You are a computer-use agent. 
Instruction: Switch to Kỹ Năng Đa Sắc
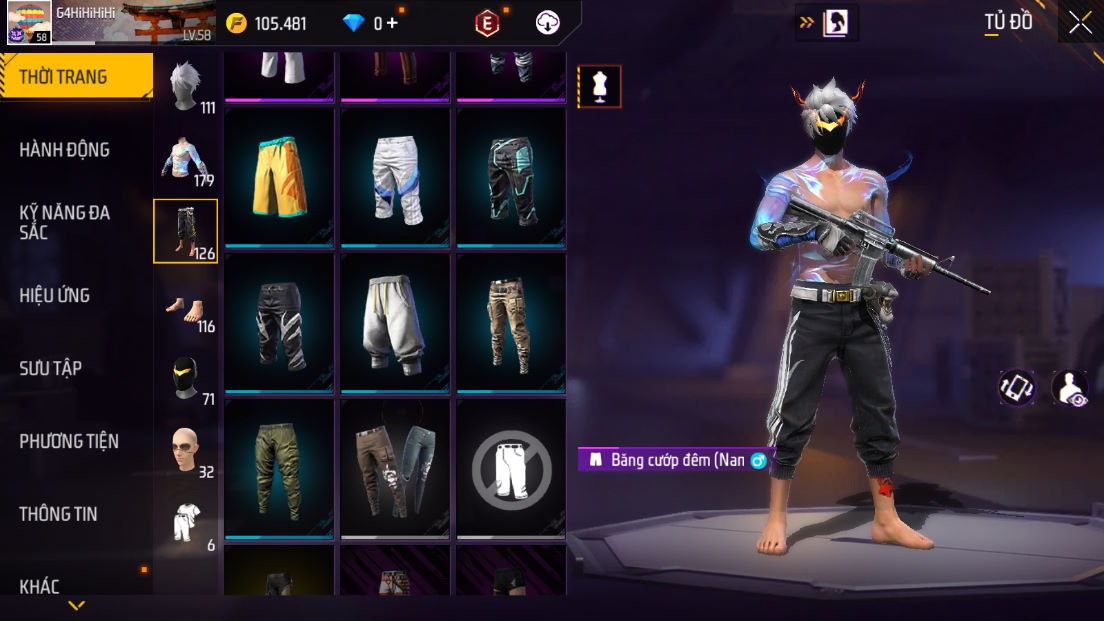pyautogui.click(x=65, y=222)
